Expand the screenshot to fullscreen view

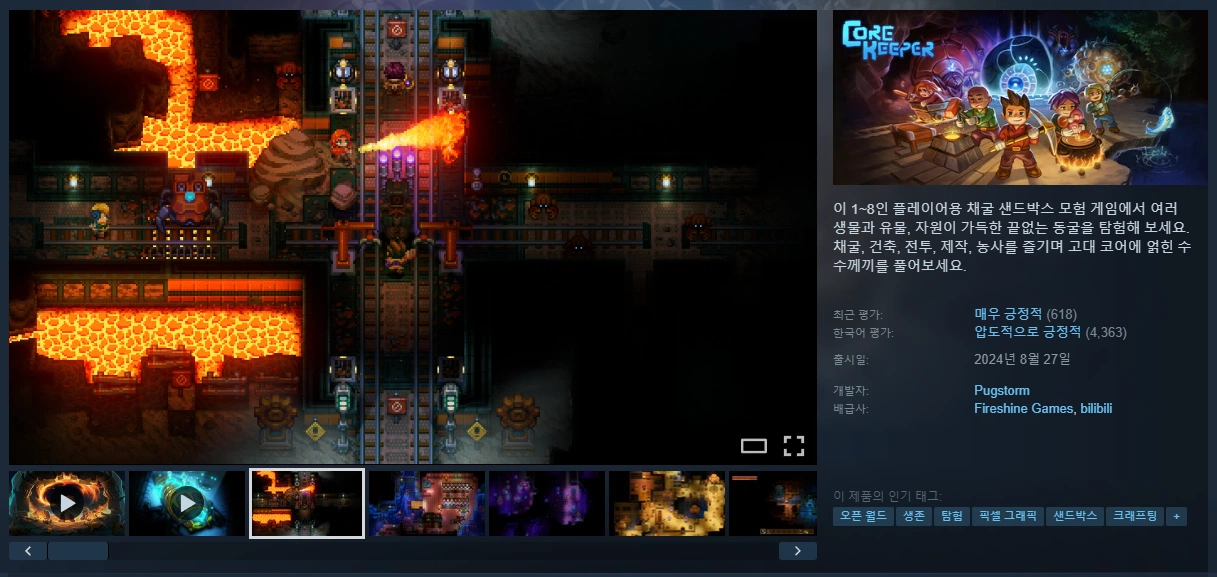point(794,446)
